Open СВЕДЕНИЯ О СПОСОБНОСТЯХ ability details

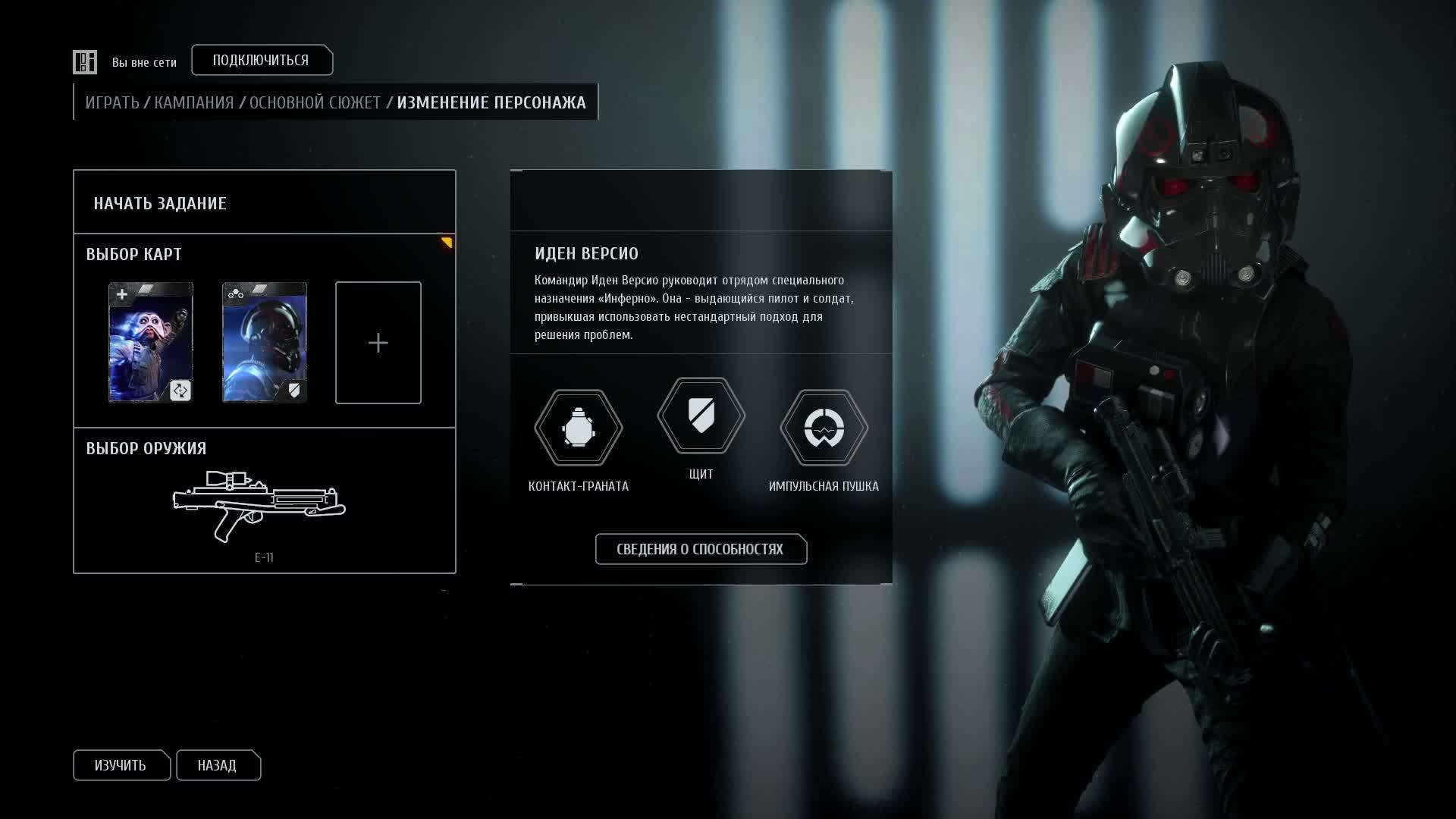(700, 549)
